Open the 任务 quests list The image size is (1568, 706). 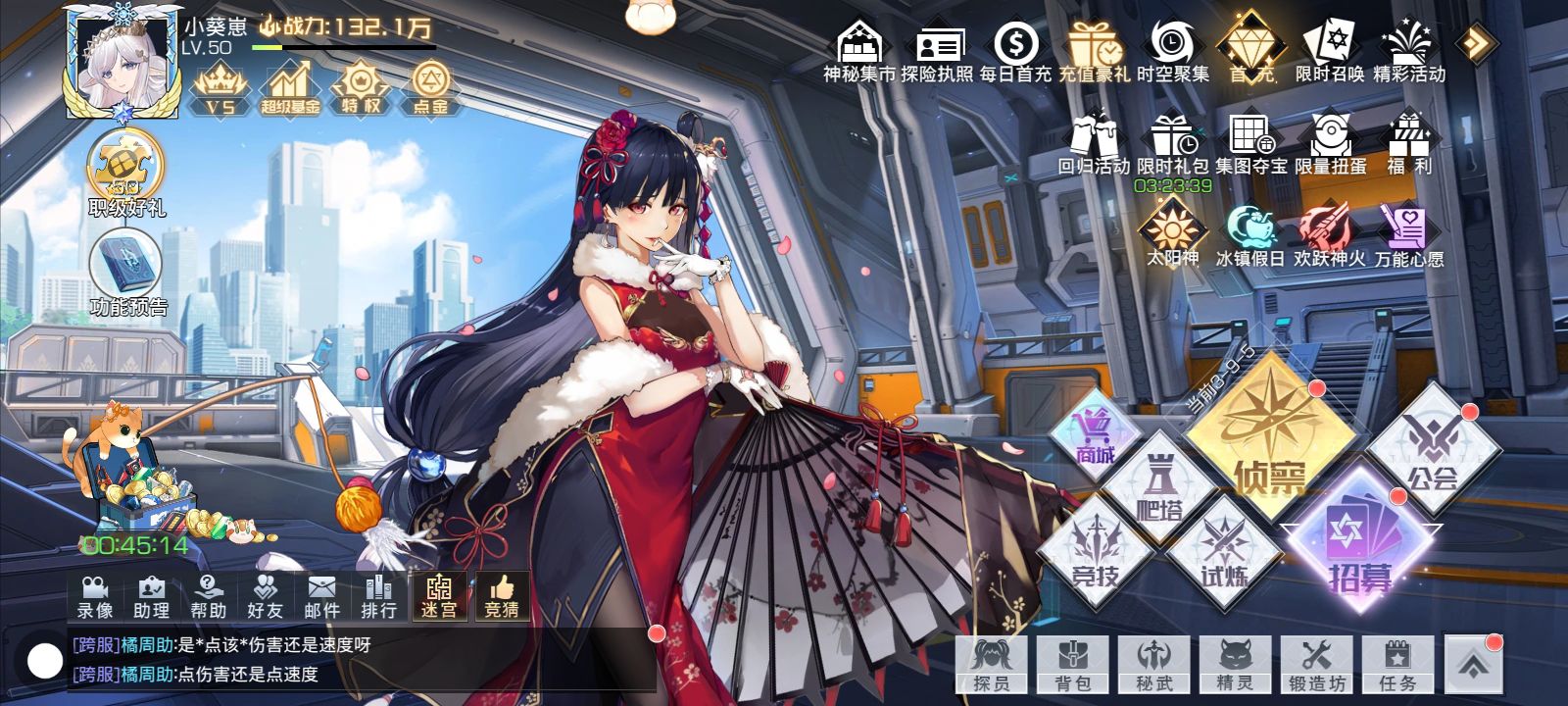(x=1396, y=665)
